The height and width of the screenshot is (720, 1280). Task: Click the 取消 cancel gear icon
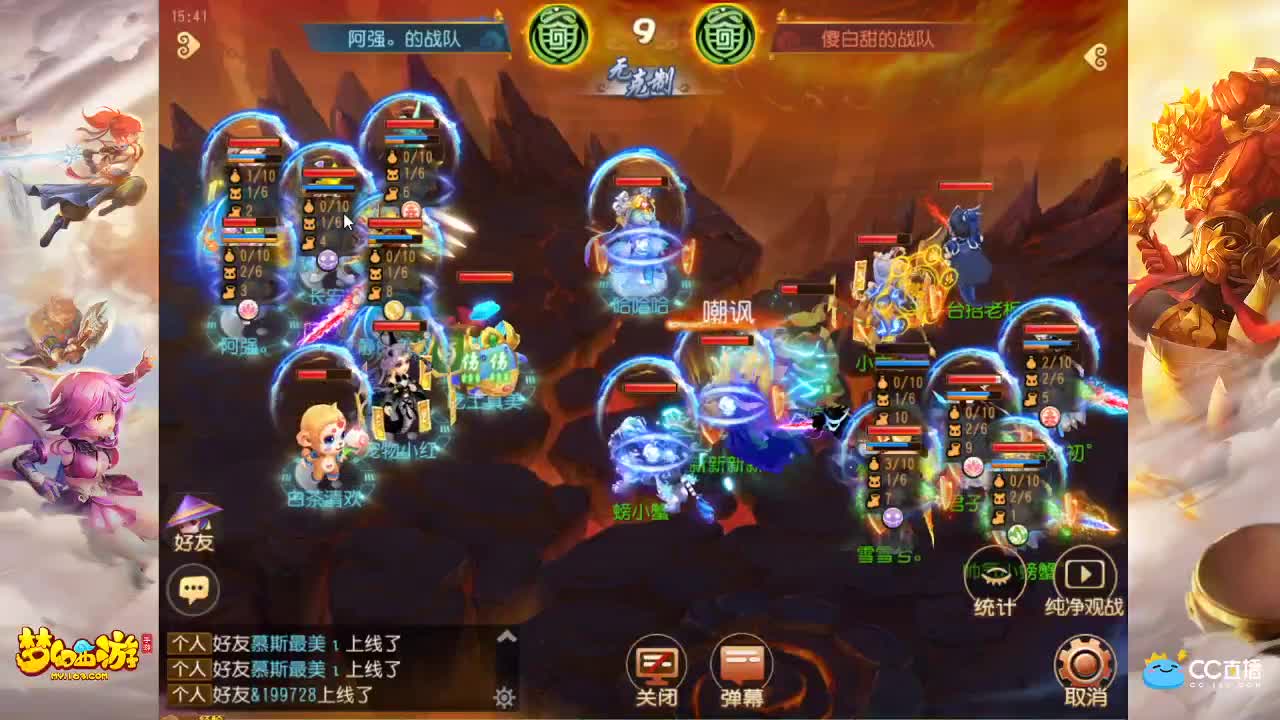pyautogui.click(x=1083, y=663)
